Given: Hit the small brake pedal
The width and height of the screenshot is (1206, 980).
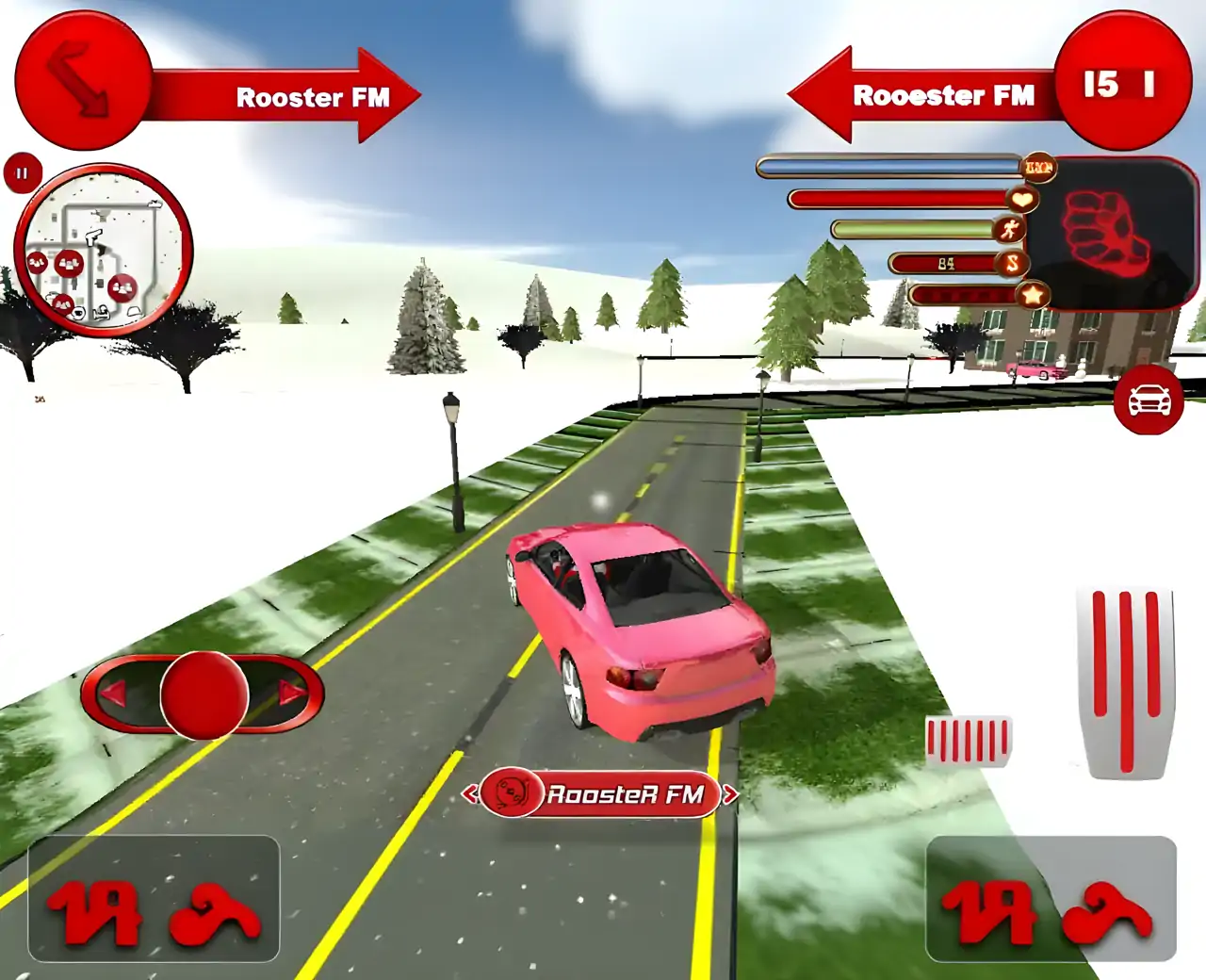Looking at the screenshot, I should pyautogui.click(x=968, y=741).
